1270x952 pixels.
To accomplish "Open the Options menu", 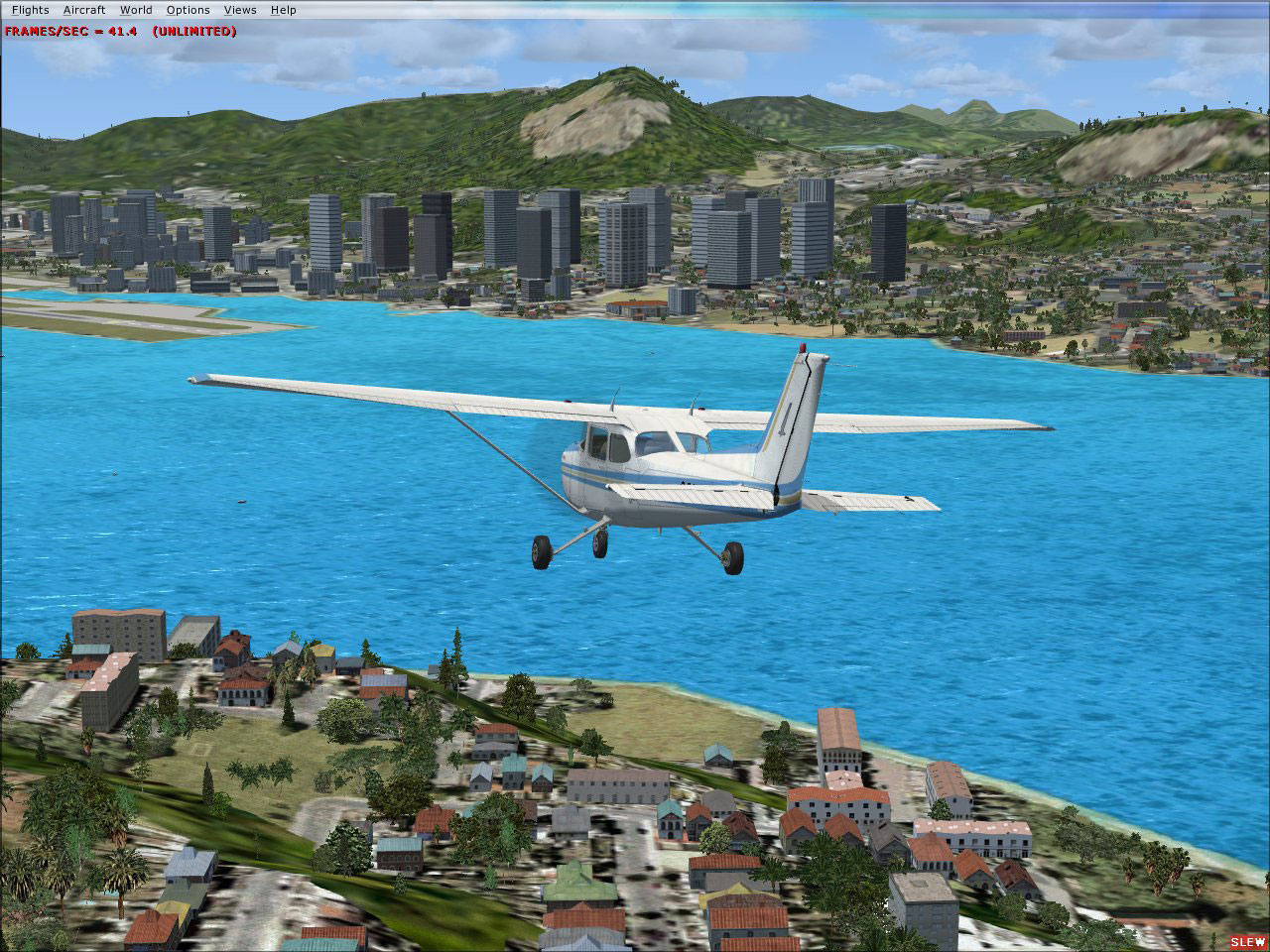I will 187,9.
